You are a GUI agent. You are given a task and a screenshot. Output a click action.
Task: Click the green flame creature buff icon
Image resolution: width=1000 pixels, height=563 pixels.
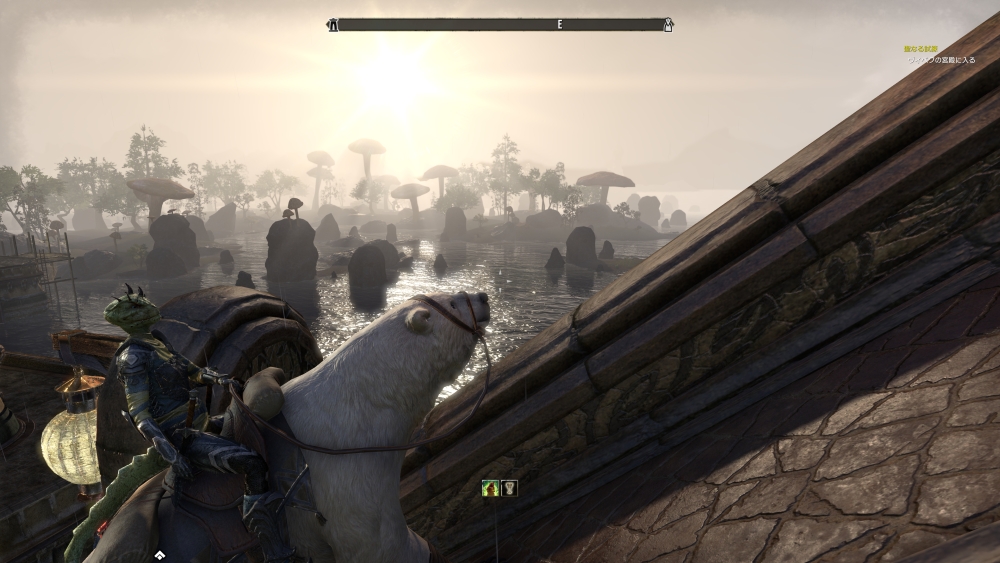coord(490,488)
